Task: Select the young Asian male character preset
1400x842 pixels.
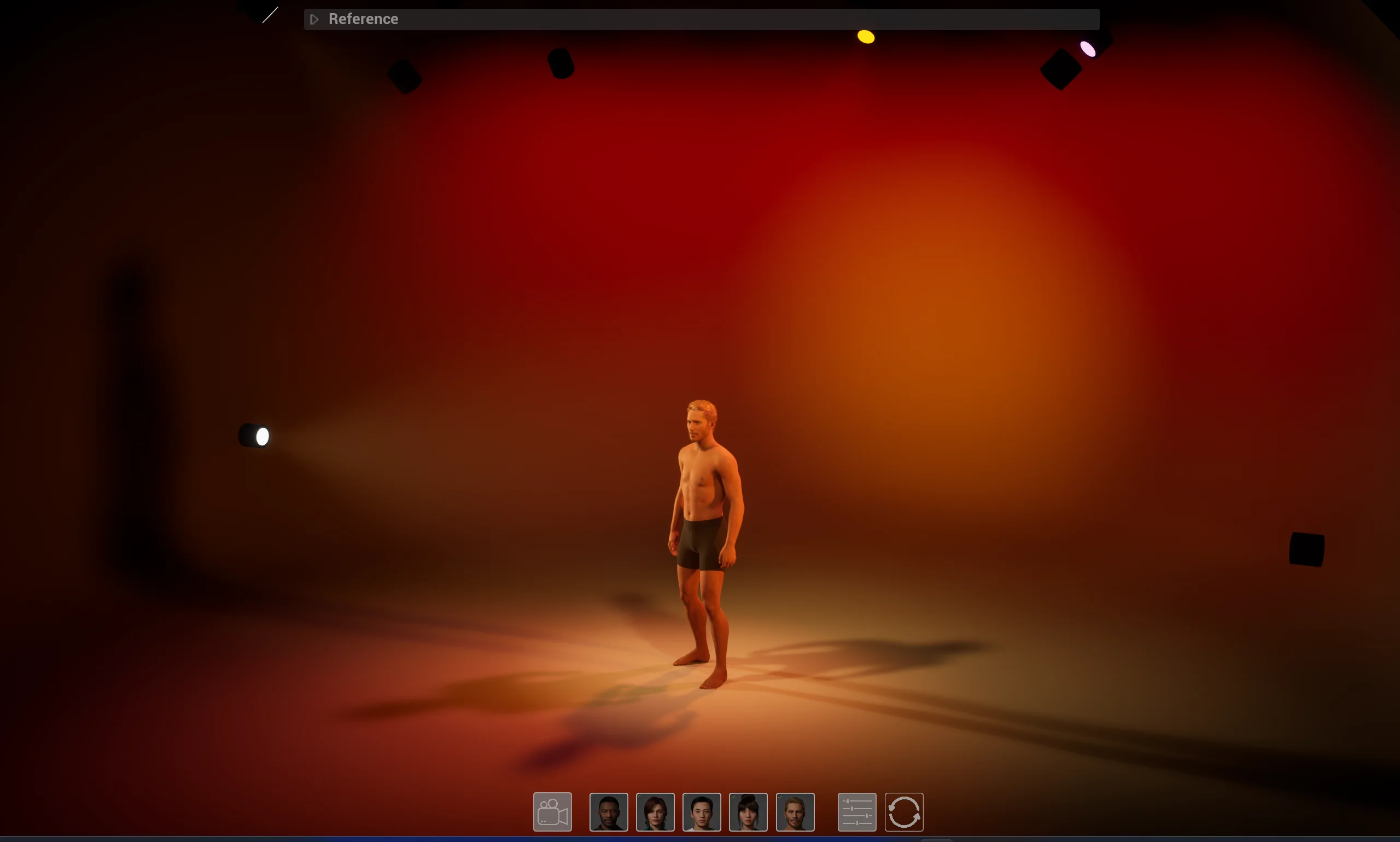Action: [702, 812]
